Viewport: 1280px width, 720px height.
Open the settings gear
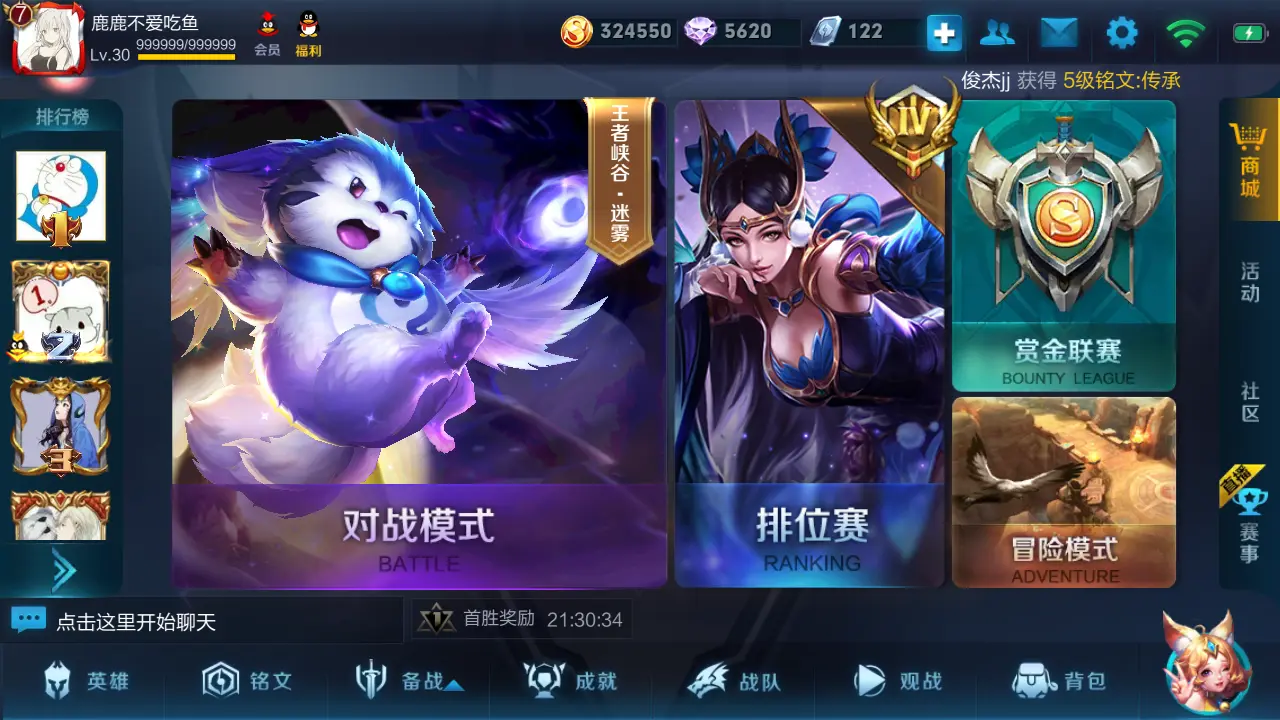coord(1122,31)
